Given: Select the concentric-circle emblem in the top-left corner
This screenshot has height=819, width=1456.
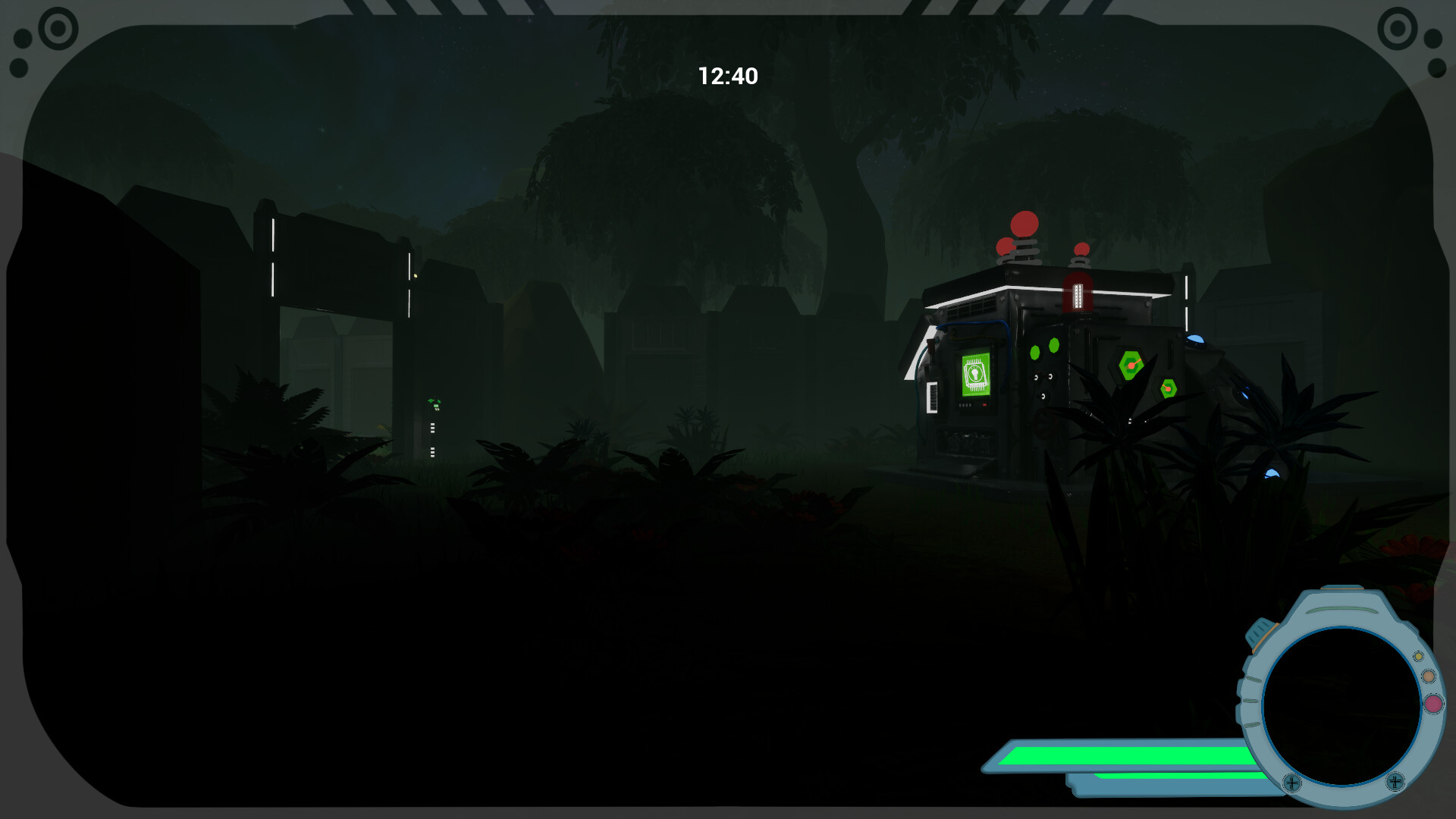Looking at the screenshot, I should tap(57, 28).
